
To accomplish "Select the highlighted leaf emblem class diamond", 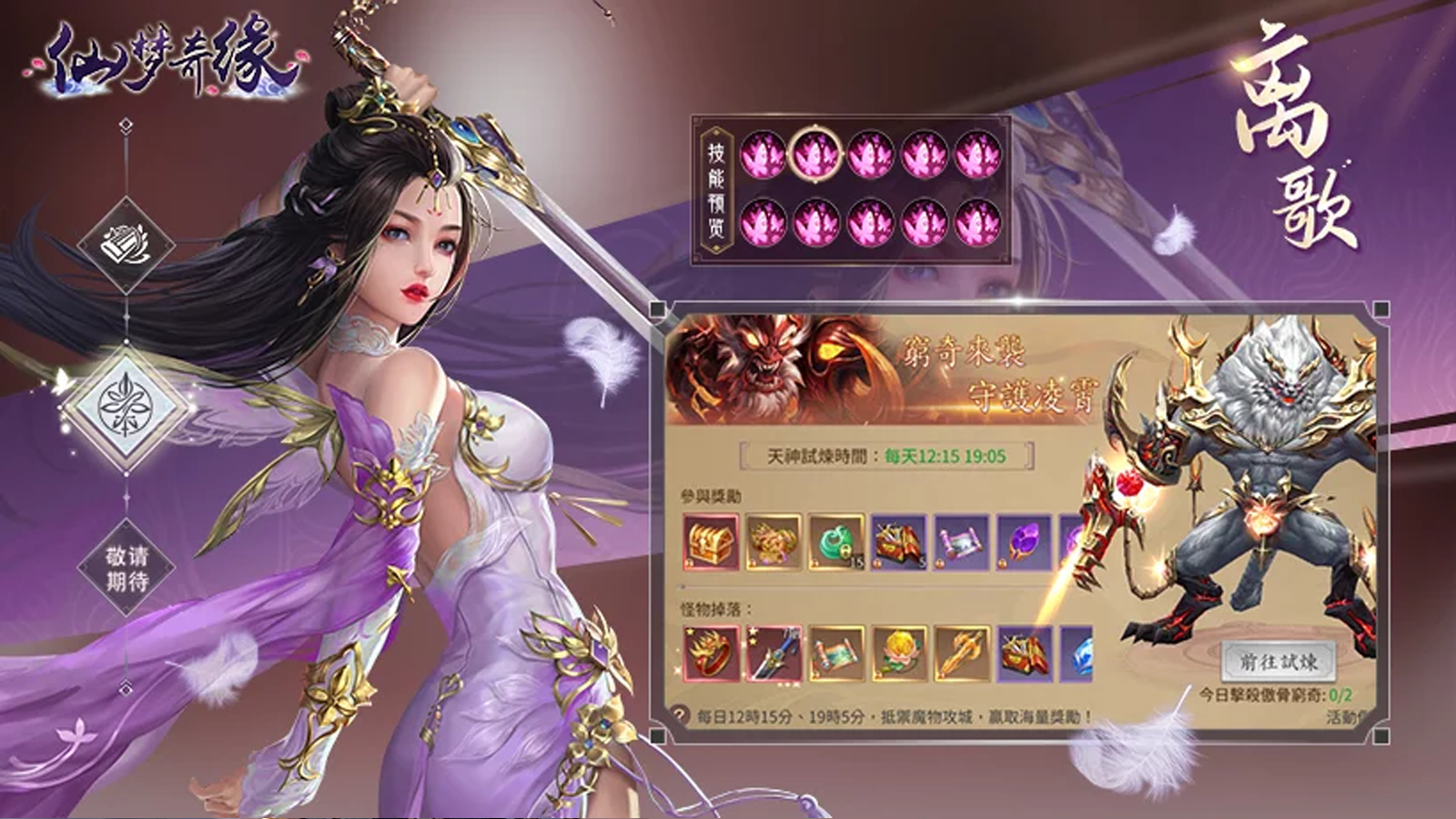I will [126, 409].
